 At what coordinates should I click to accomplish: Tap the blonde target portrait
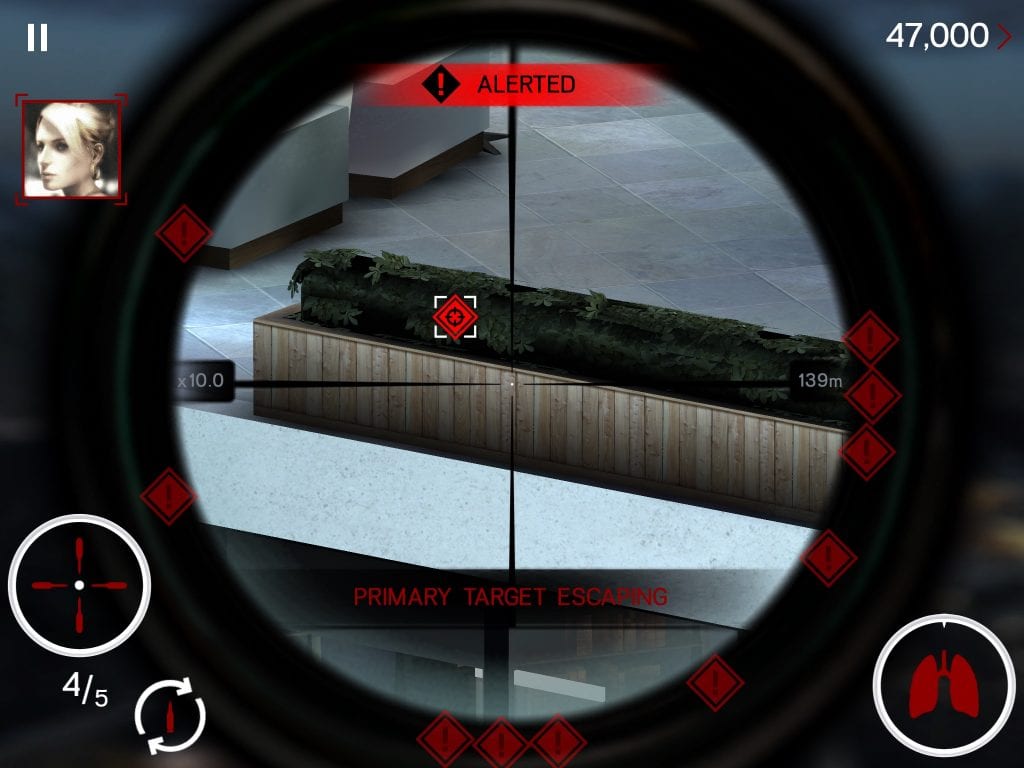tap(70, 148)
